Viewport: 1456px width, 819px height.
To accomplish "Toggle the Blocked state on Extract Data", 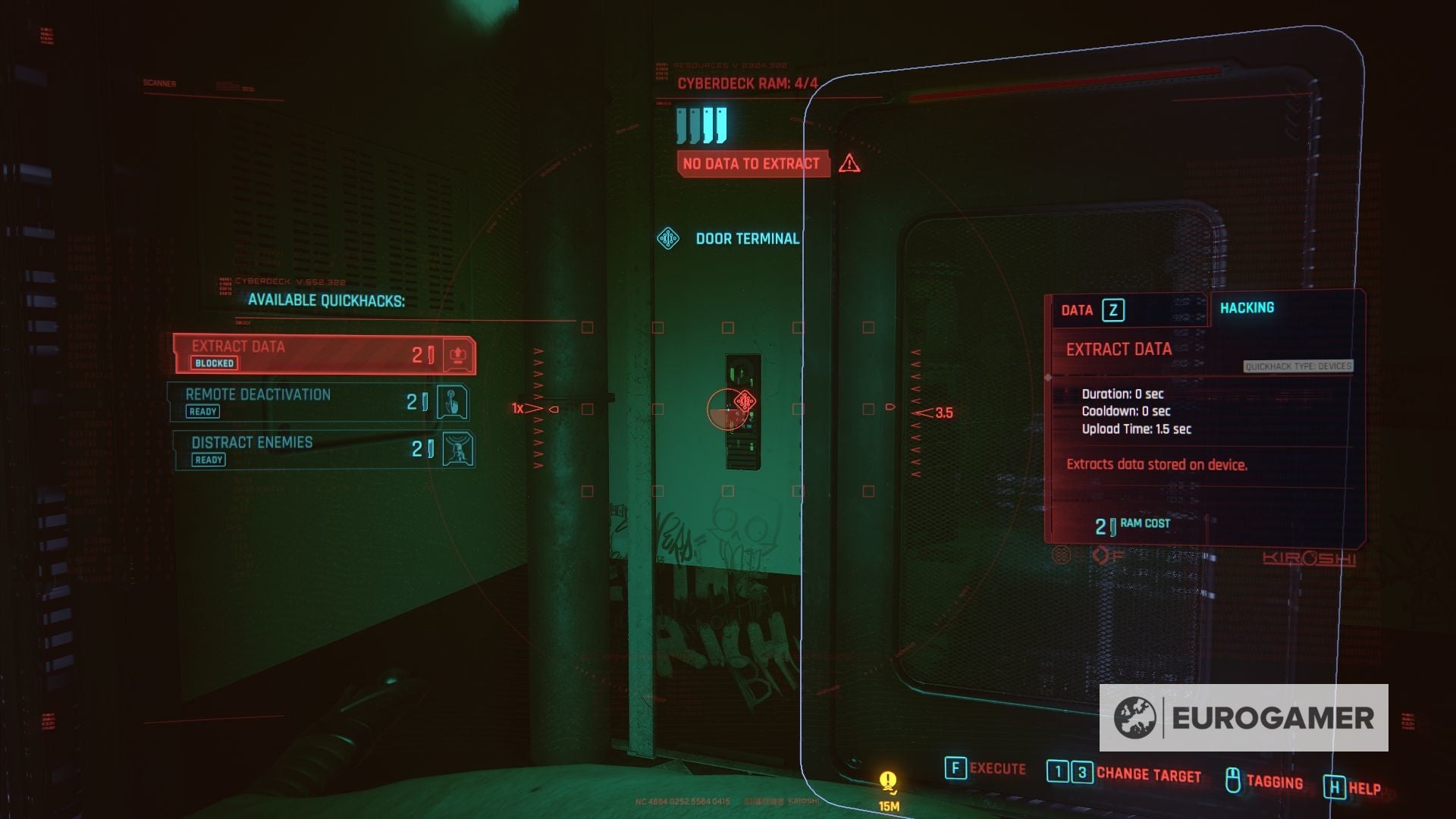I will (215, 363).
